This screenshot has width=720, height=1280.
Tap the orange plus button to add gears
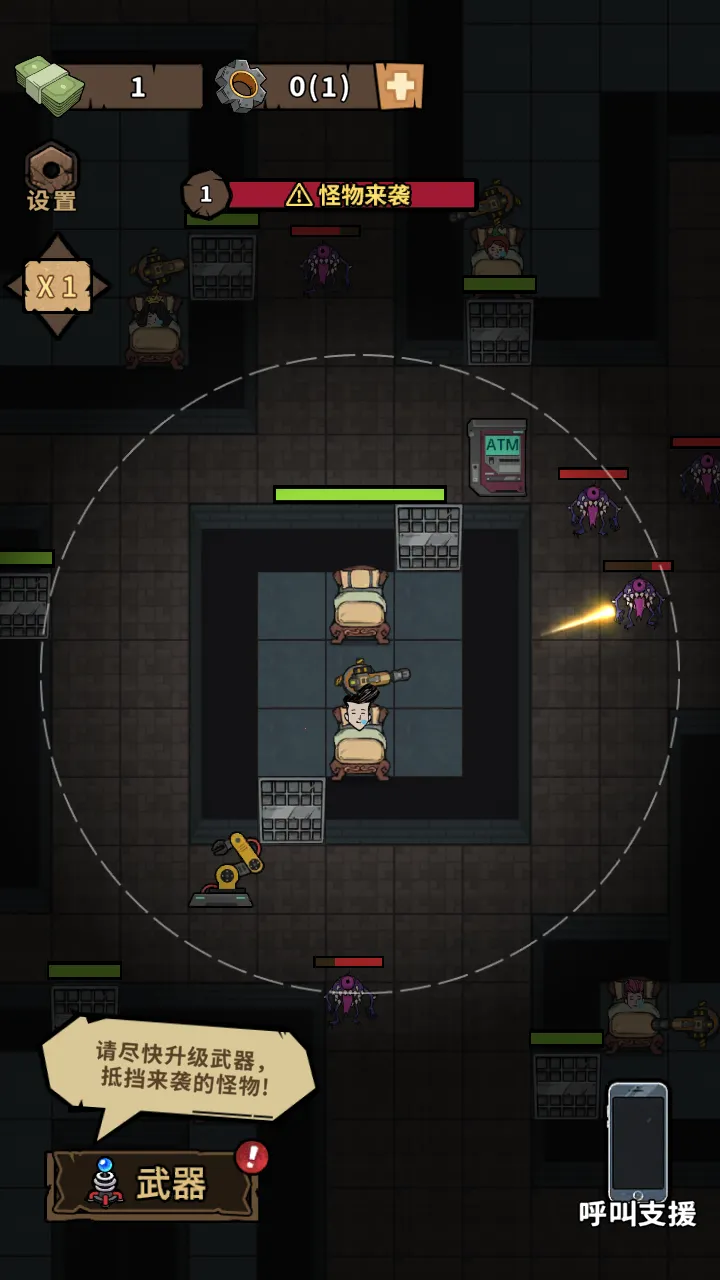click(399, 87)
